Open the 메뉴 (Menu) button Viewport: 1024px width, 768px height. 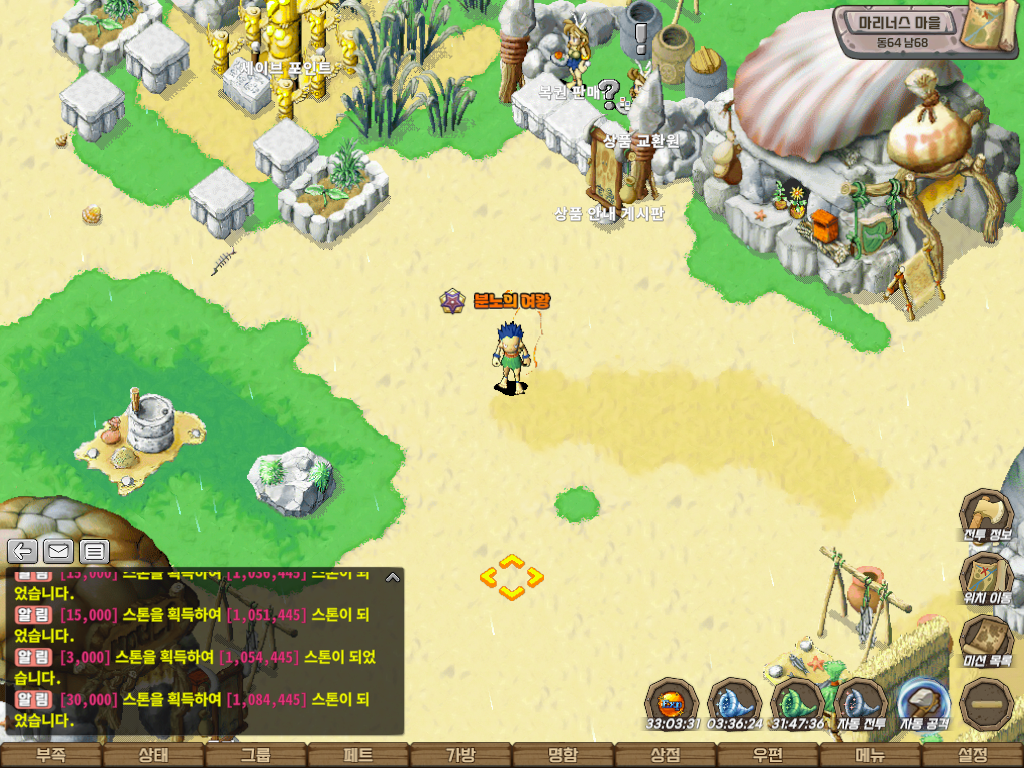point(869,756)
